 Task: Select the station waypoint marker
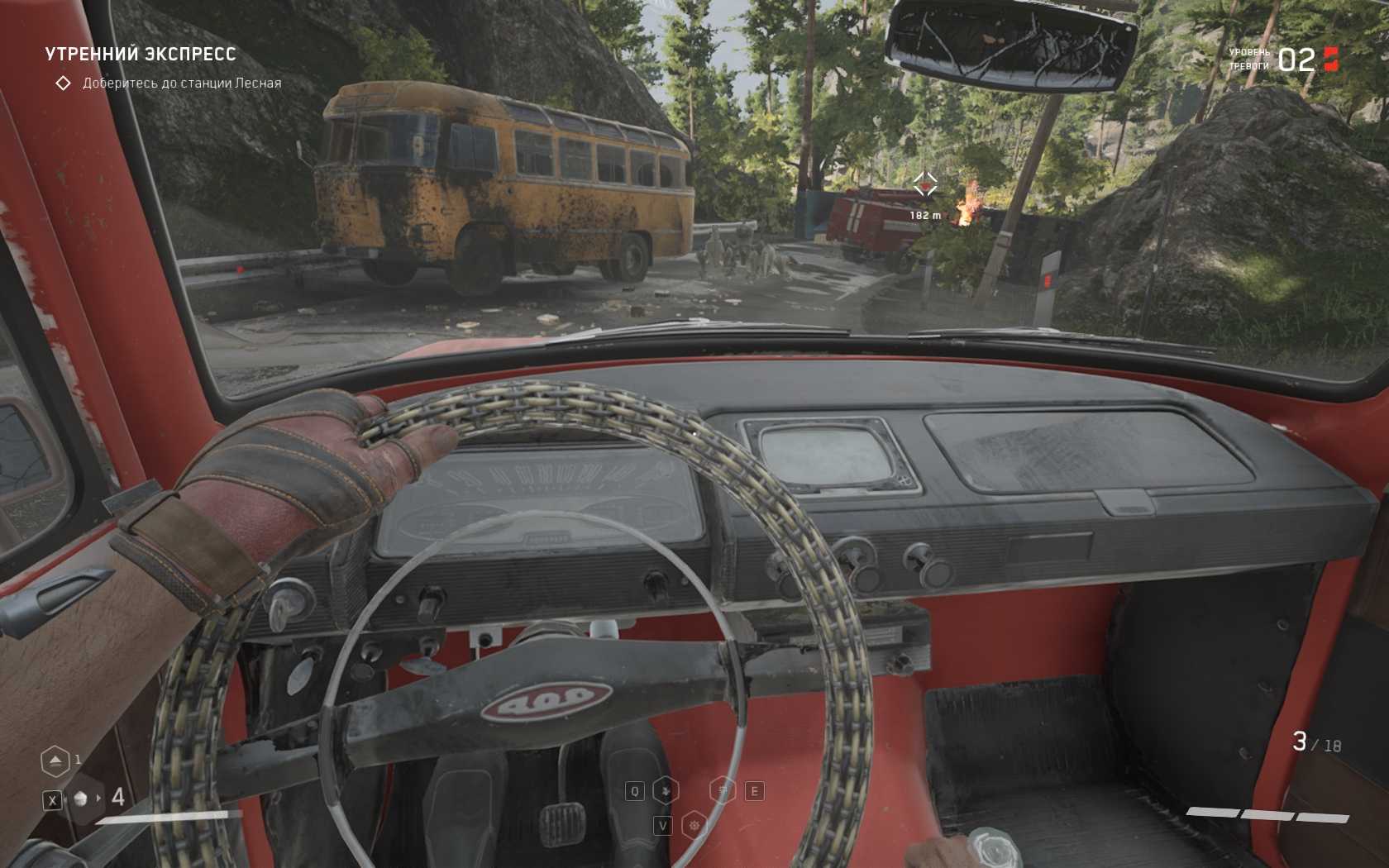(x=924, y=184)
